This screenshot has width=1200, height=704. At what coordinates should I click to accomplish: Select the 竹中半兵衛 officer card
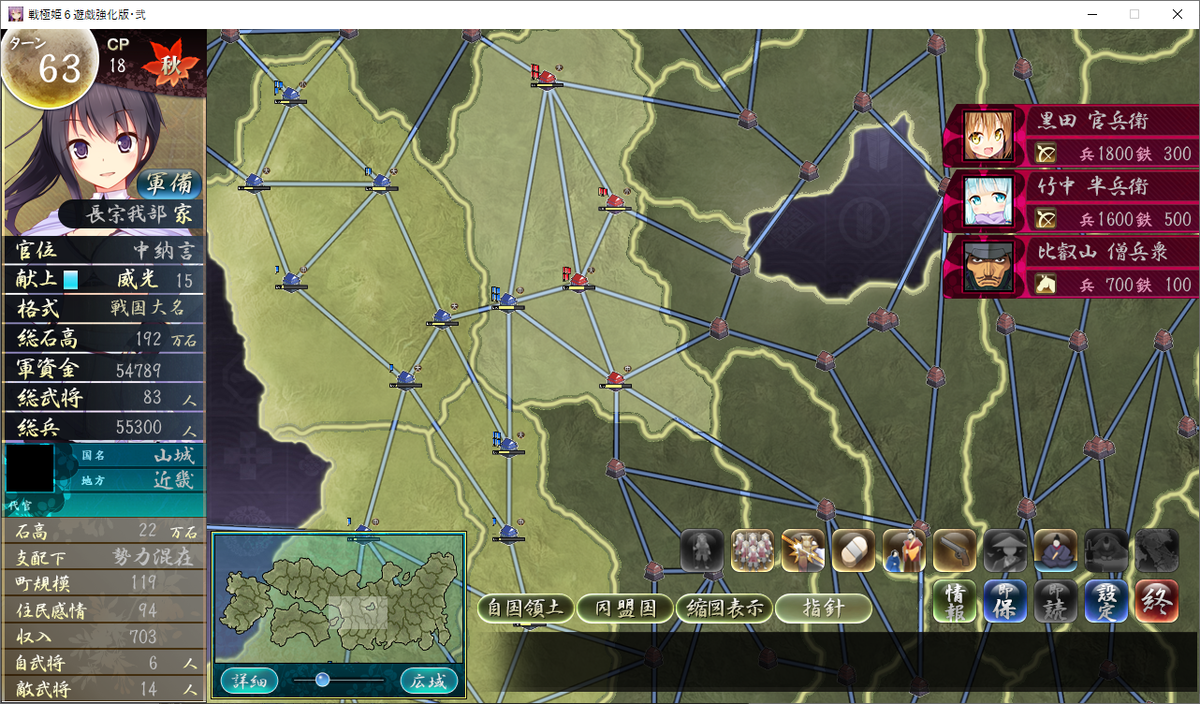[x=1069, y=201]
